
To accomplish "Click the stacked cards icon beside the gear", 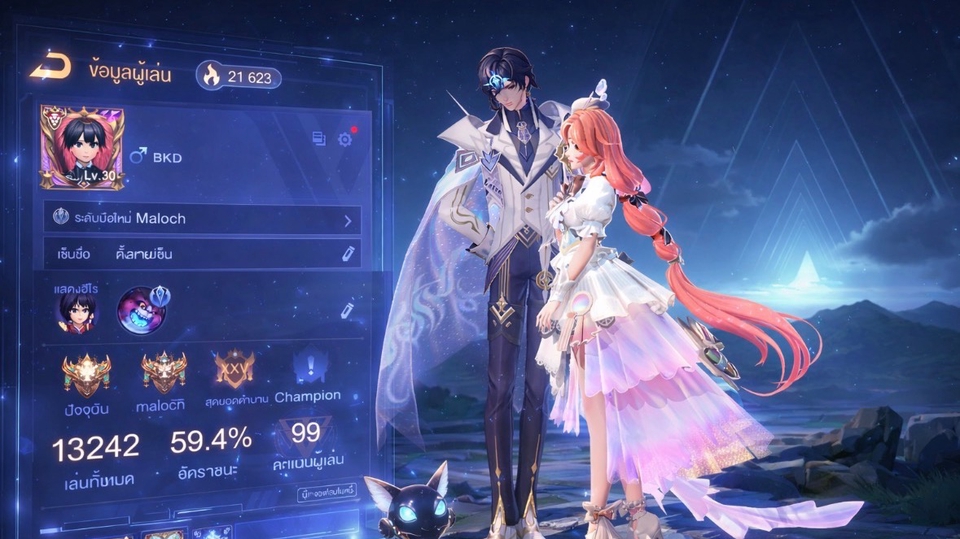I will pos(319,139).
